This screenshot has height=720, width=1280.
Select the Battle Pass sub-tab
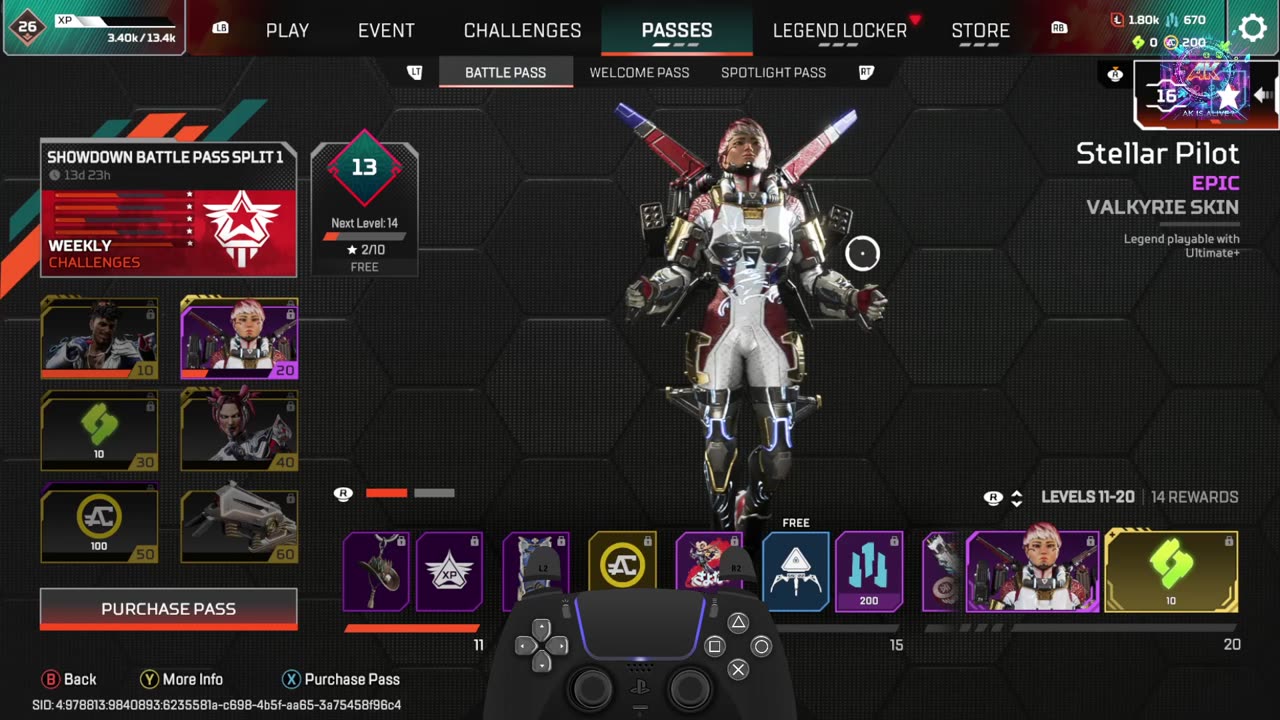click(x=505, y=72)
